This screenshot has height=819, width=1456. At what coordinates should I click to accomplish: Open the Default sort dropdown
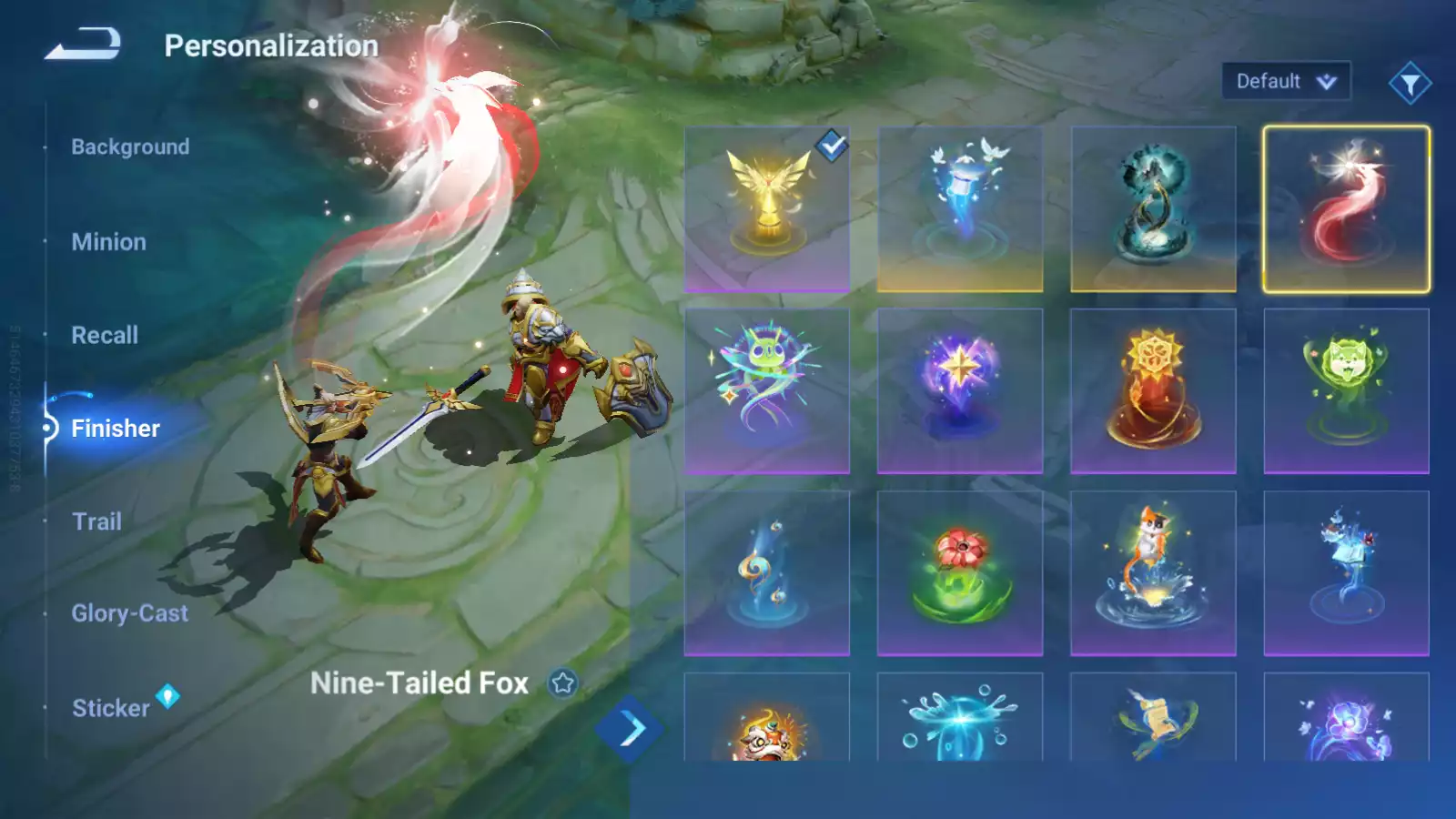pos(1285,82)
